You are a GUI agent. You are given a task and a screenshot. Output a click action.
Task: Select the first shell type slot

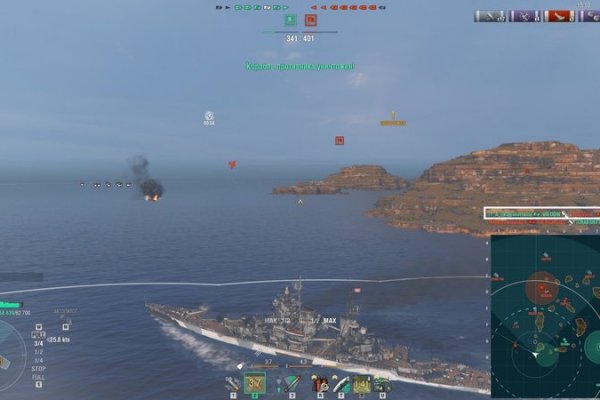point(232,383)
